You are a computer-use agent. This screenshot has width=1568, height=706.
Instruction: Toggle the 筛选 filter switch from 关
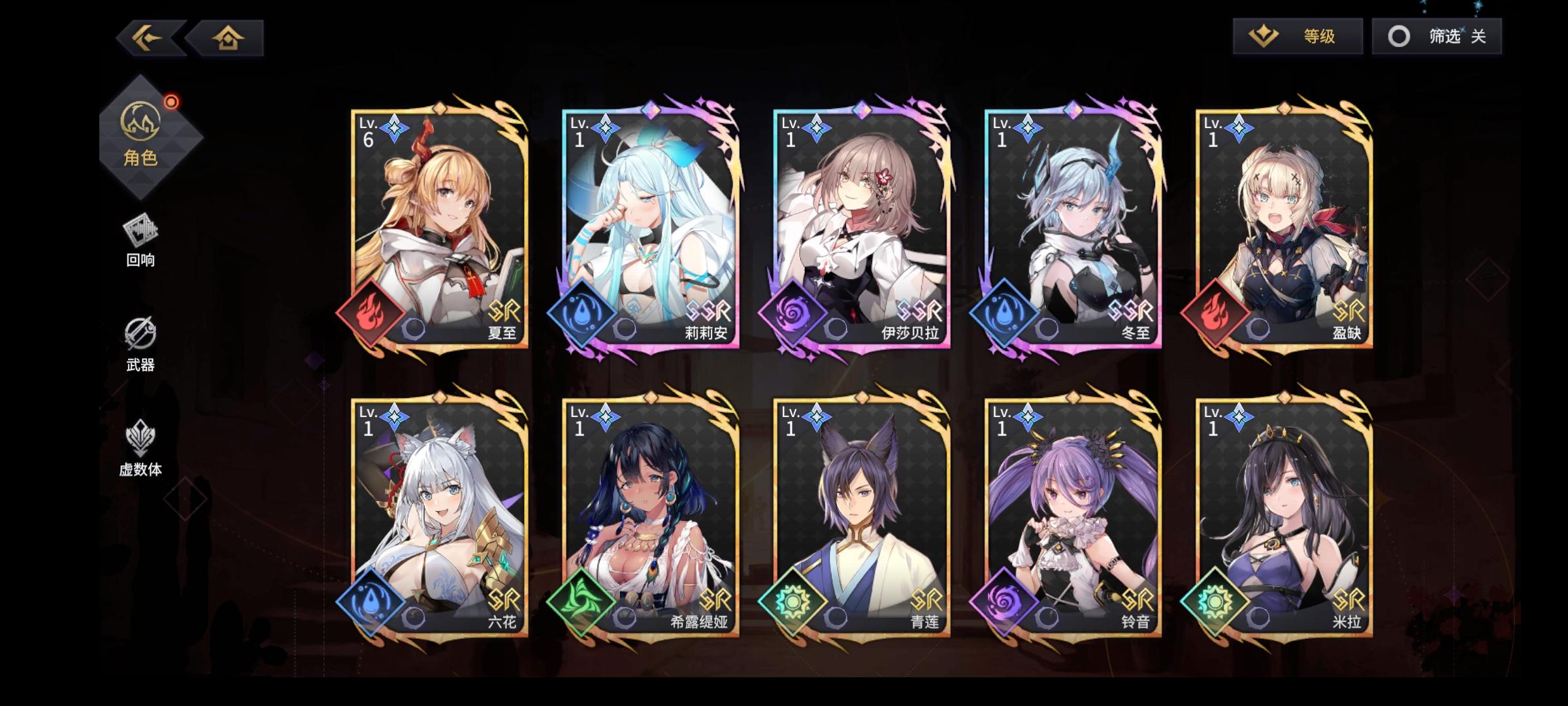(1435, 37)
